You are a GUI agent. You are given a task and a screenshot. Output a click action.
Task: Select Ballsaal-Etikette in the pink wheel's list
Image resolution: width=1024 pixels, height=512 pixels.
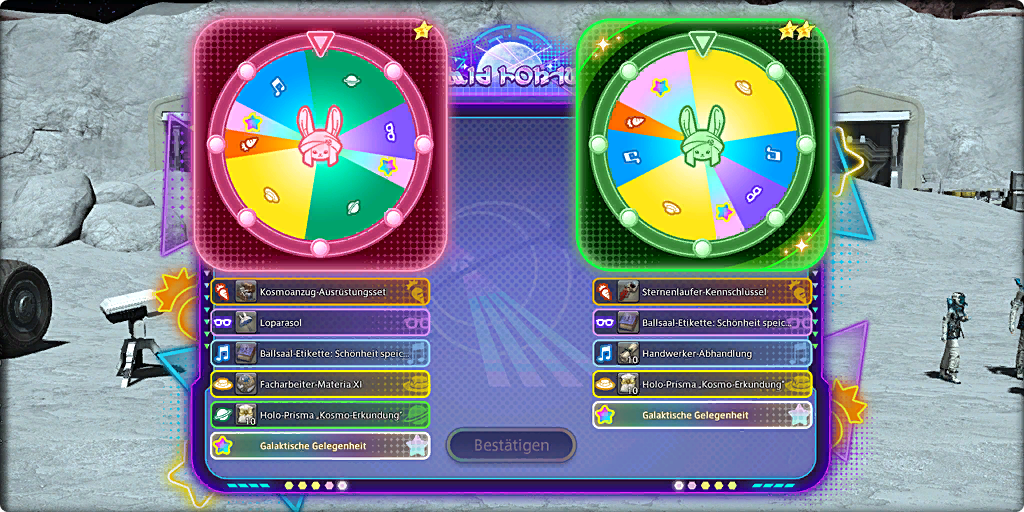click(x=320, y=354)
